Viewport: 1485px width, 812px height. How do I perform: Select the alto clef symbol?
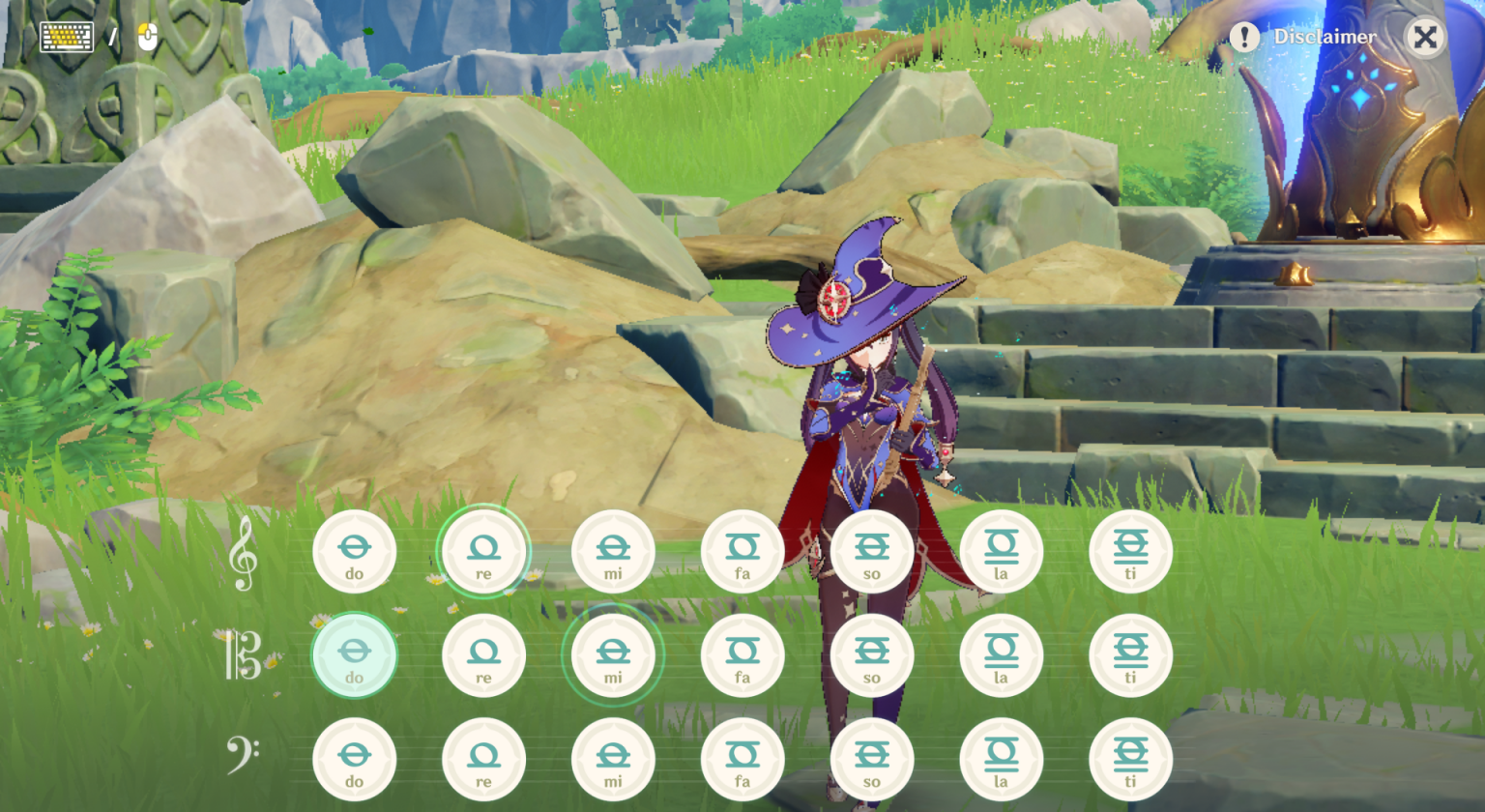point(240,654)
